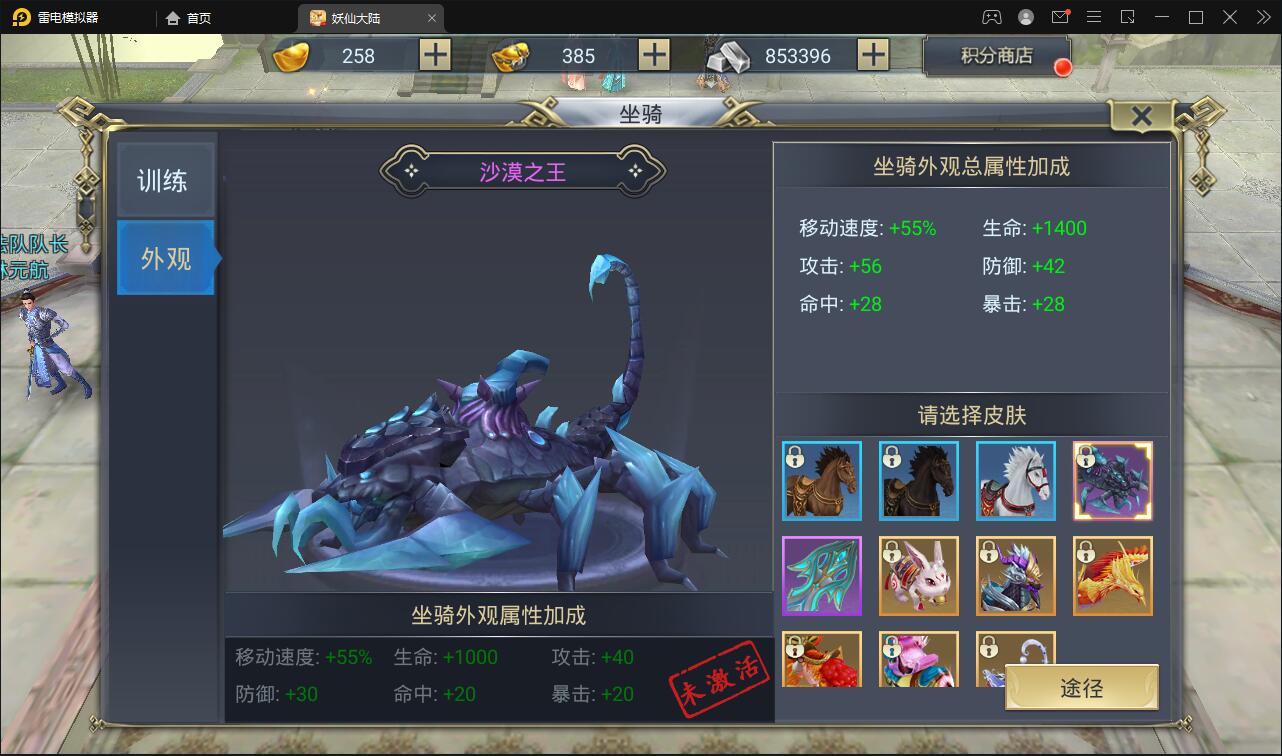Click the silver ingot currency icon
1282x756 pixels.
(x=727, y=57)
